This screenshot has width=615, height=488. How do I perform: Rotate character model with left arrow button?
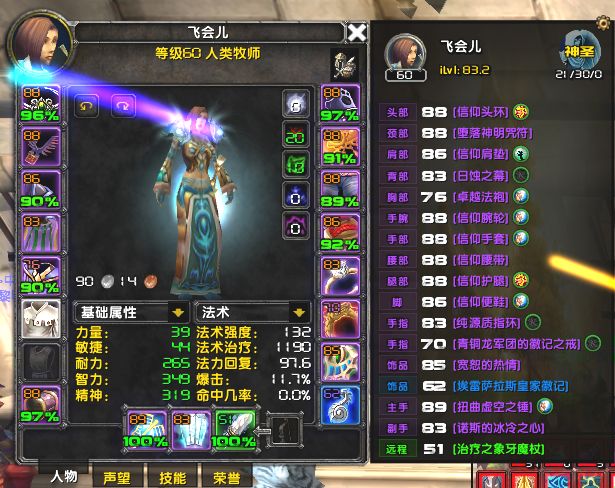[87, 105]
